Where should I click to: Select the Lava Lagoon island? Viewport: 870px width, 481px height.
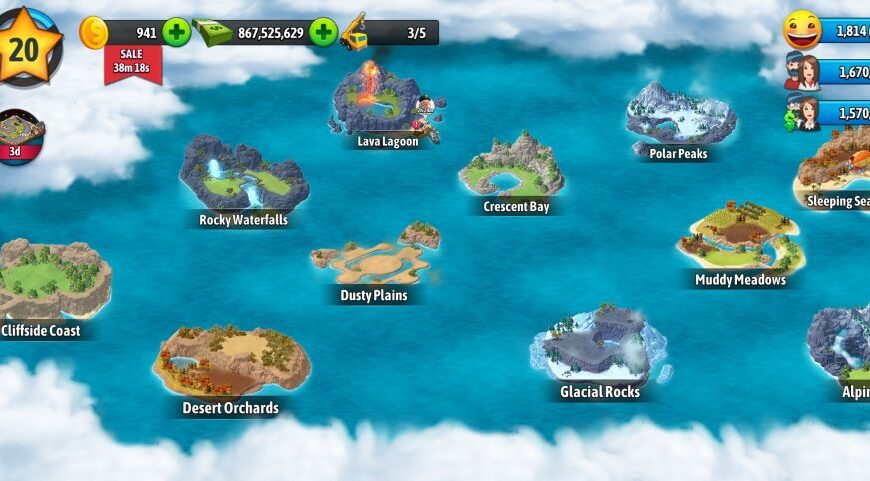coord(380,100)
